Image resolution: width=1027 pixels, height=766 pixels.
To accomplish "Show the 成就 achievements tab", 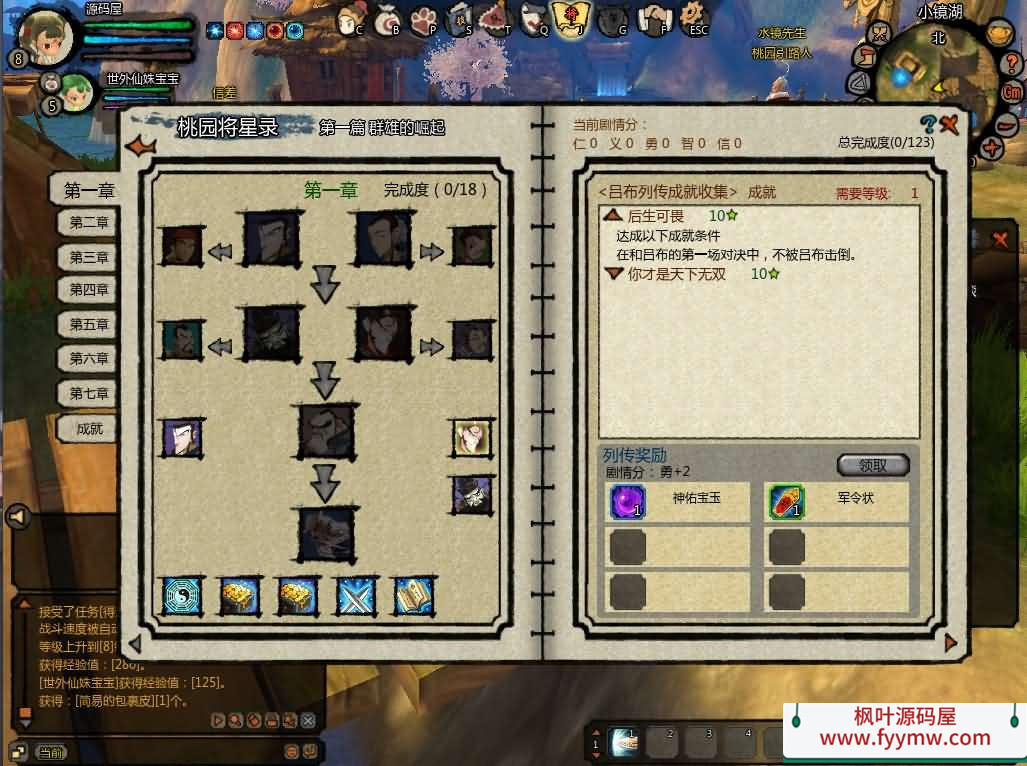I will (88, 429).
